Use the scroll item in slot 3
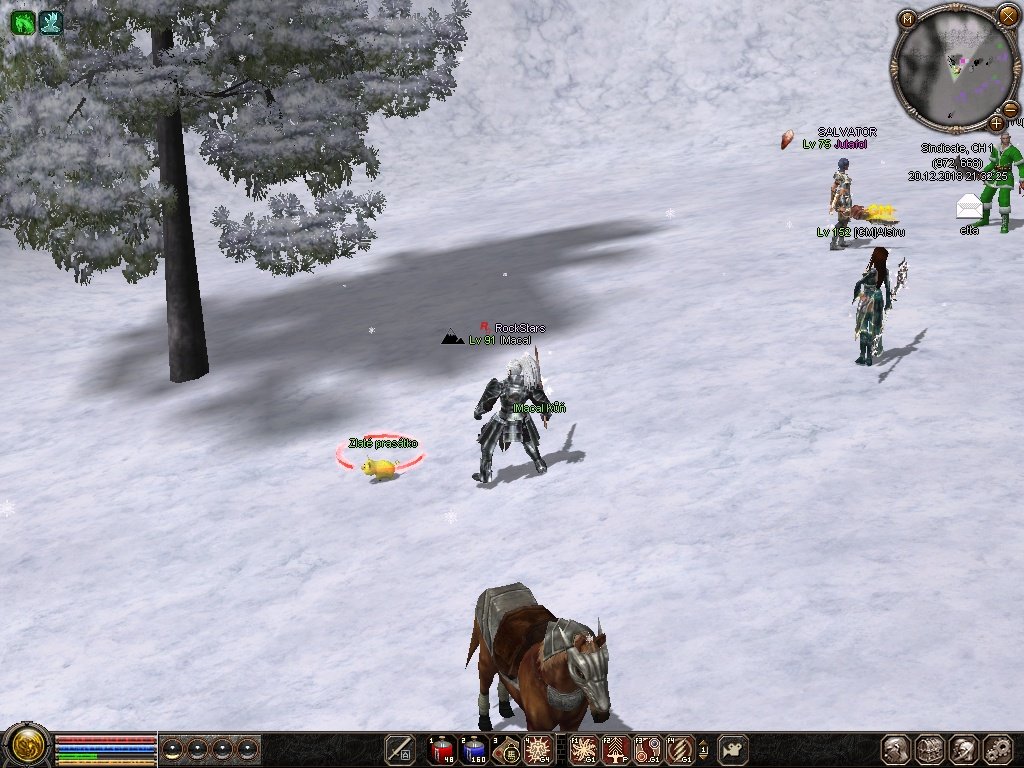Image resolution: width=1024 pixels, height=768 pixels. (507, 749)
